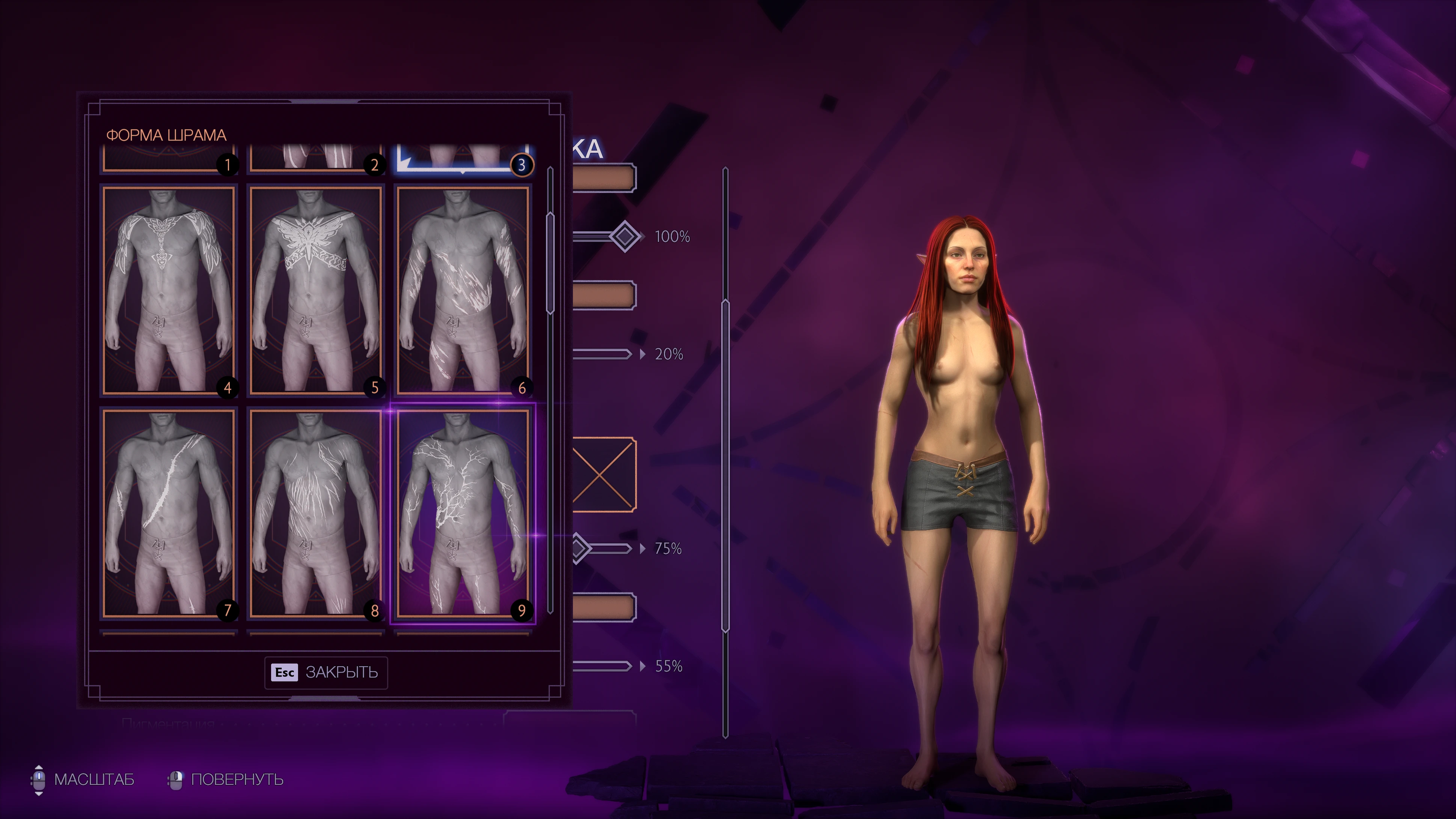Increase the slider showing 20%

643,354
